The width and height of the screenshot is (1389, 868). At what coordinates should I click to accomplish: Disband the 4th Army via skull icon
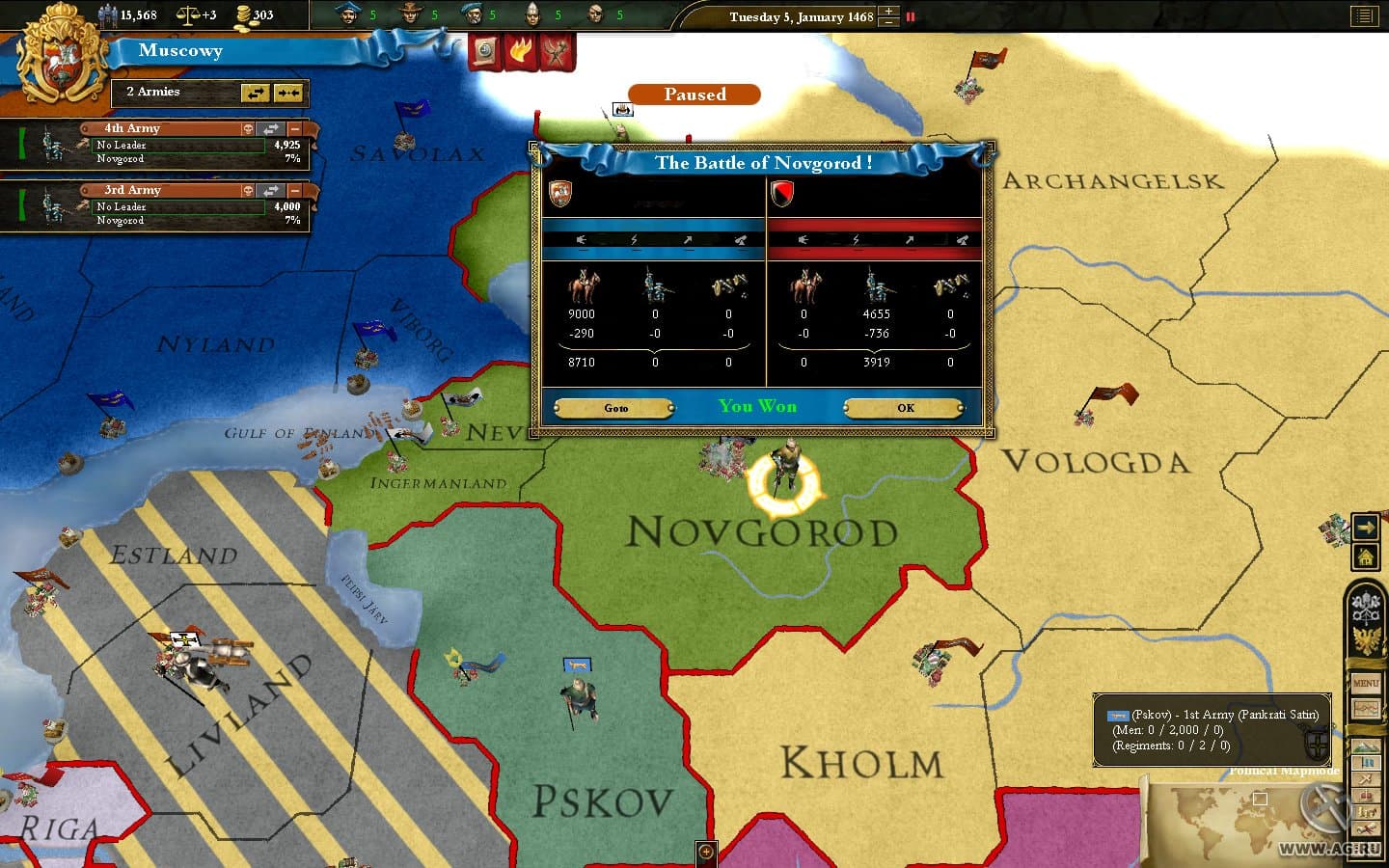[248, 128]
